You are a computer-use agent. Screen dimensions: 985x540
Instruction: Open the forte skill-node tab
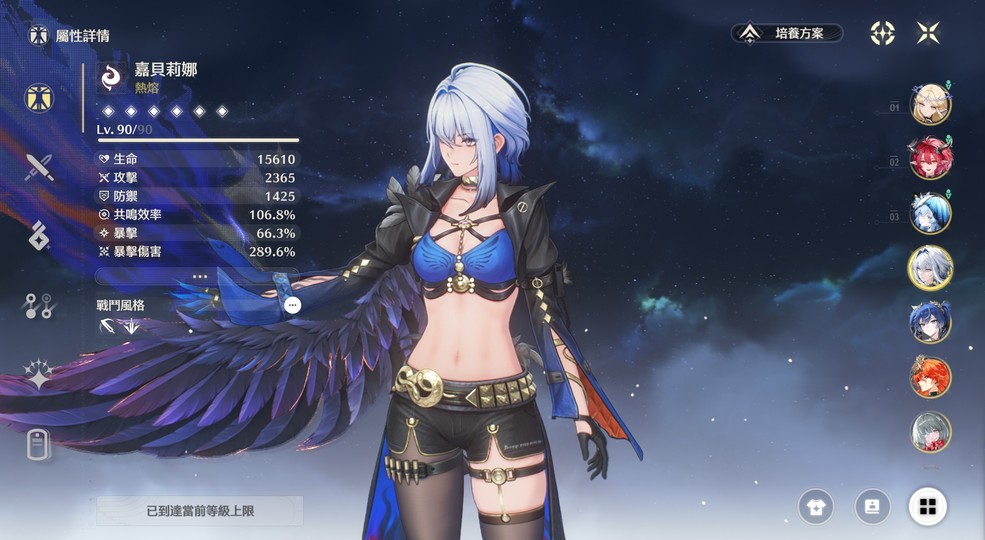[x=39, y=306]
